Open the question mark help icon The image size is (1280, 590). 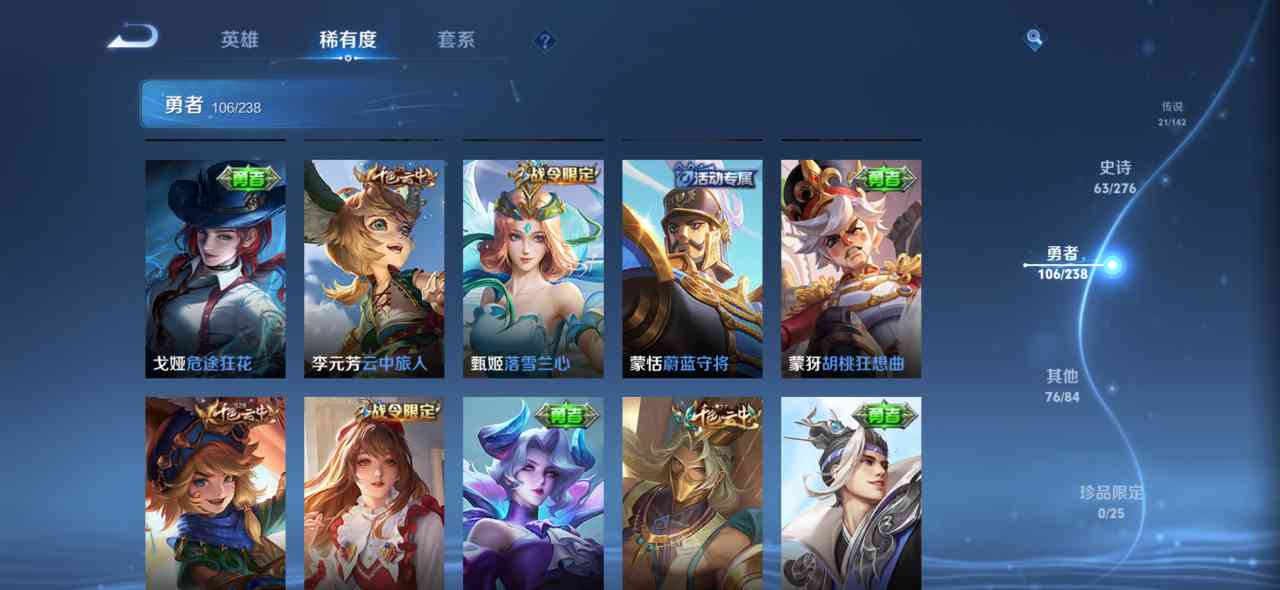pyautogui.click(x=544, y=41)
